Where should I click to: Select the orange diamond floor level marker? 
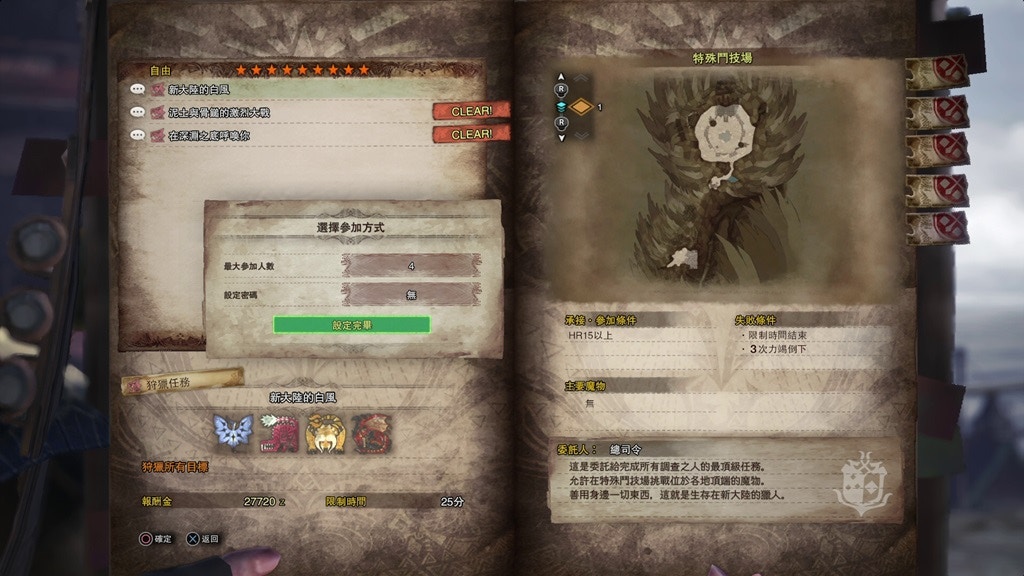click(581, 106)
